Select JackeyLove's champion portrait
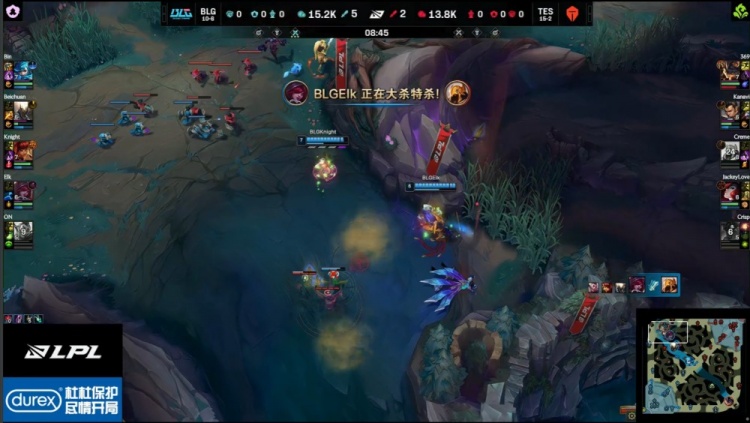This screenshot has width=750, height=423. tap(731, 191)
